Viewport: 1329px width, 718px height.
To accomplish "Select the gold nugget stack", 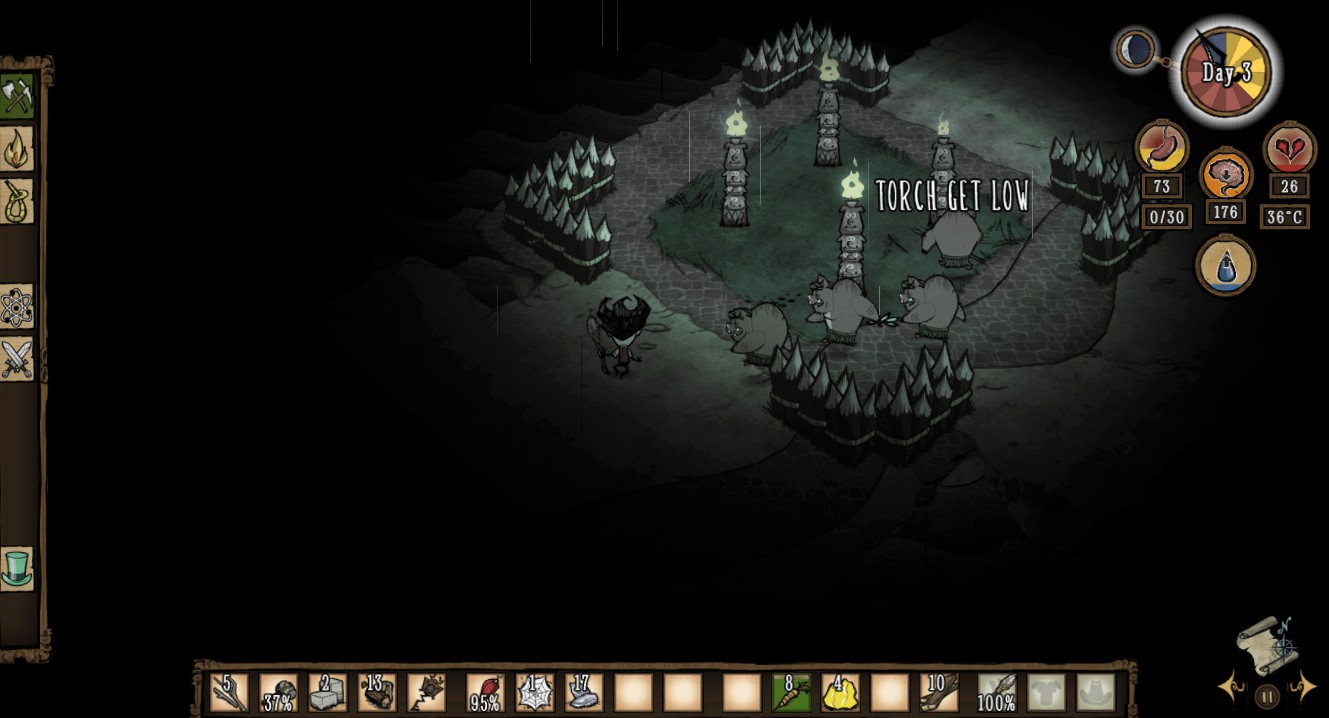I will [x=840, y=692].
